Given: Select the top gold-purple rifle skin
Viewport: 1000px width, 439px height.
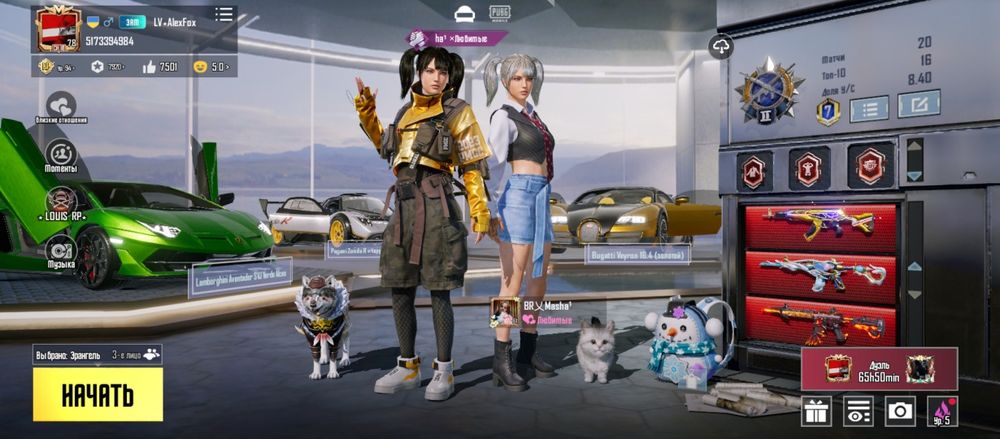Looking at the screenshot, I should [x=820, y=225].
